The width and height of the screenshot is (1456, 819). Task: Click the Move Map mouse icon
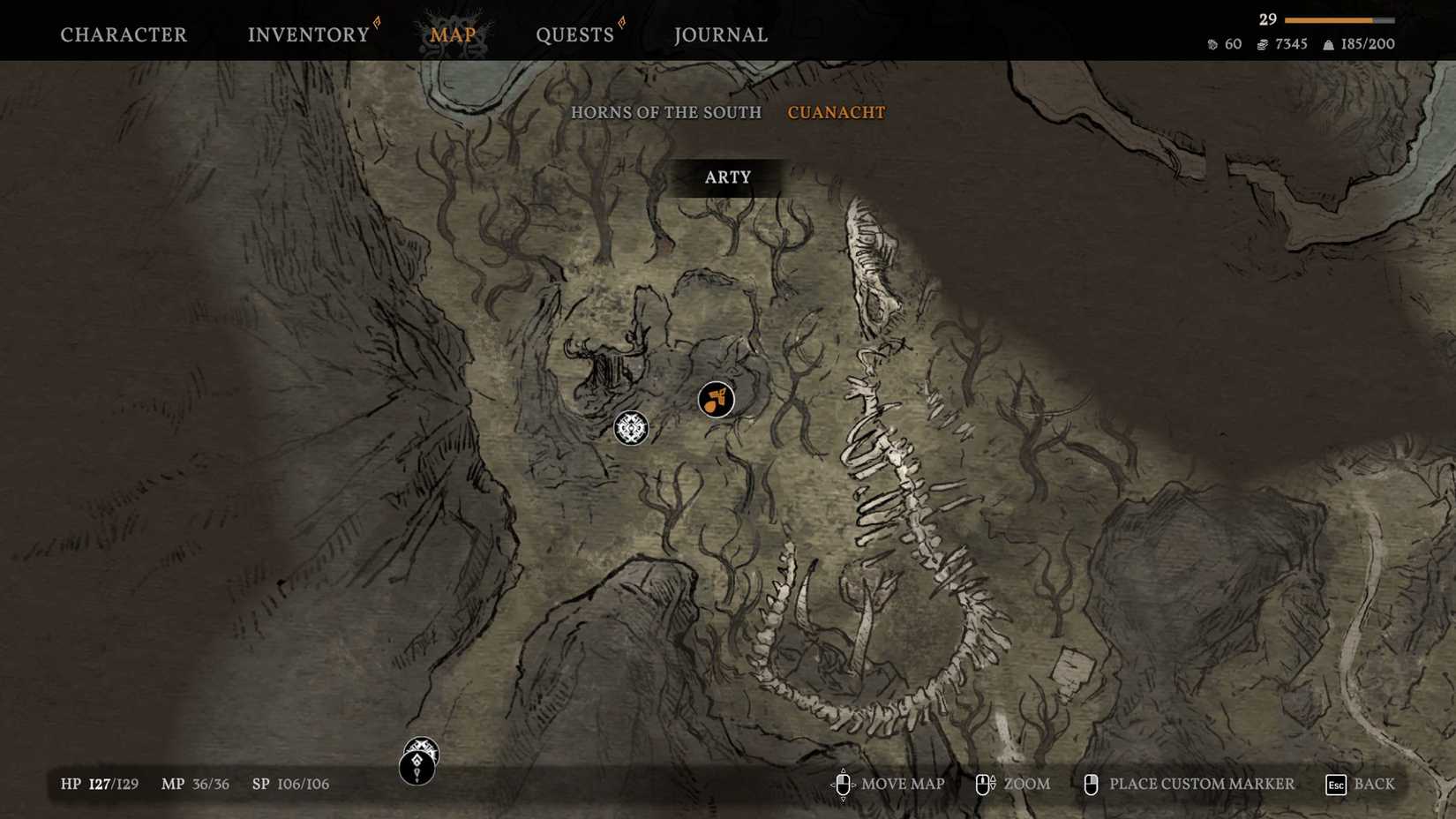pyautogui.click(x=844, y=784)
